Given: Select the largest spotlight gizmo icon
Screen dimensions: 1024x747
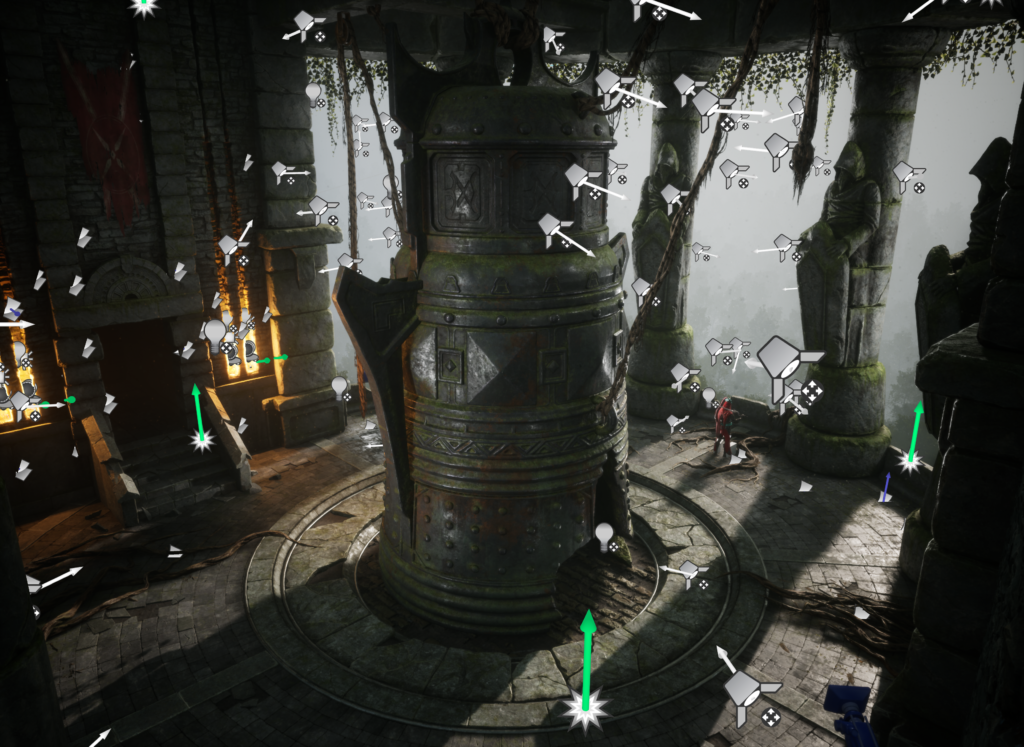Looking at the screenshot, I should (783, 359).
